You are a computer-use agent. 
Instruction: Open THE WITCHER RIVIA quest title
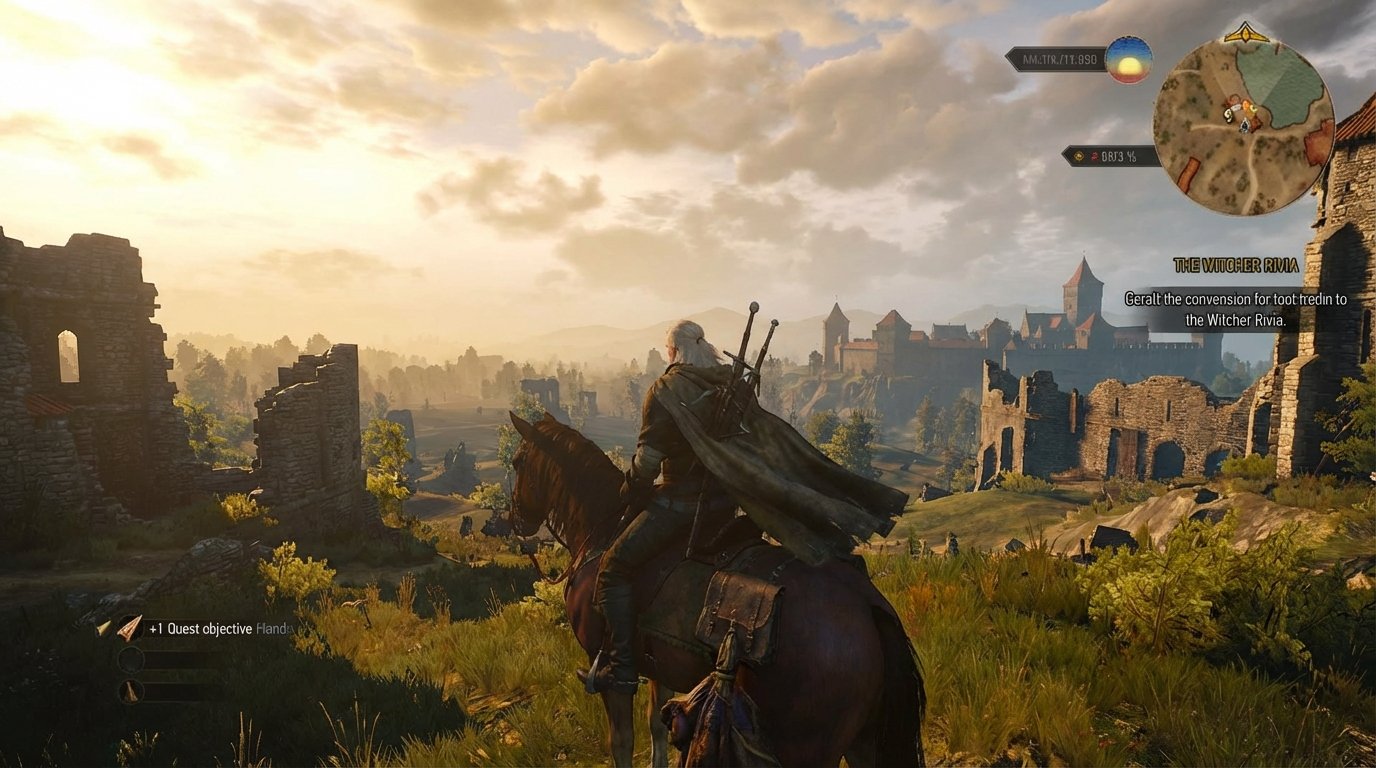(1238, 266)
